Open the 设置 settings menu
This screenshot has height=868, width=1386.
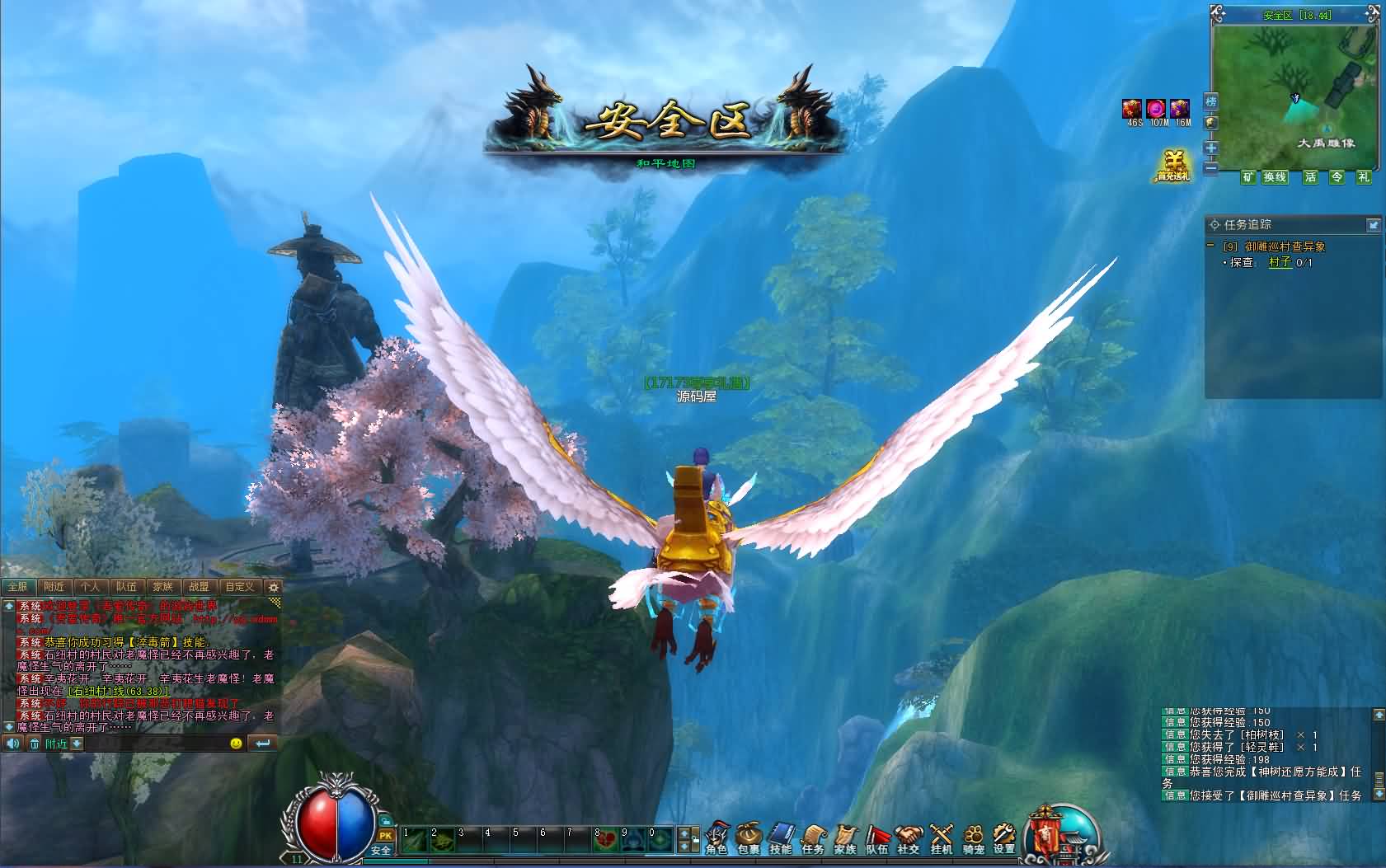(x=1004, y=838)
